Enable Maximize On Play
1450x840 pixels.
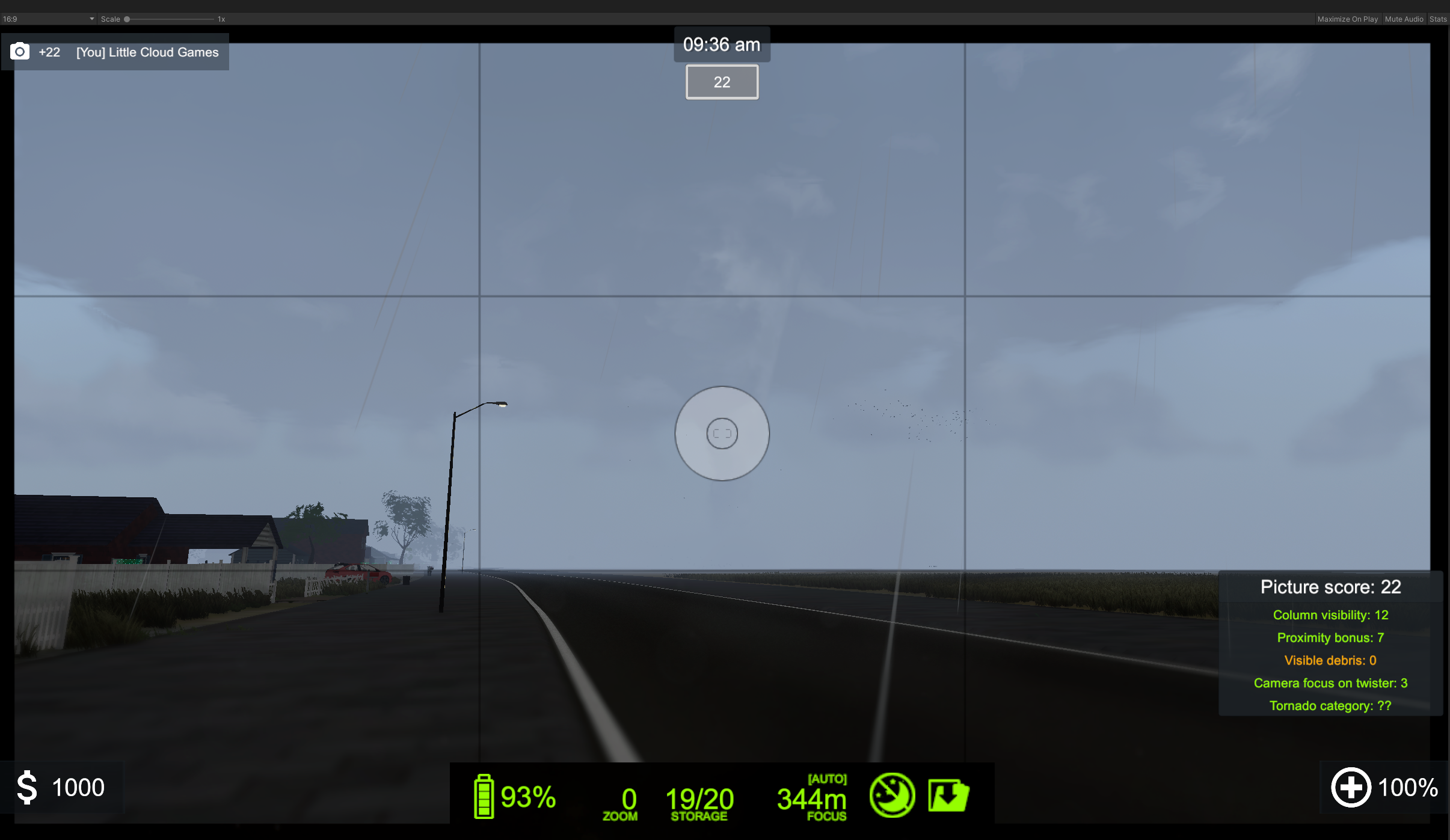1347,19
